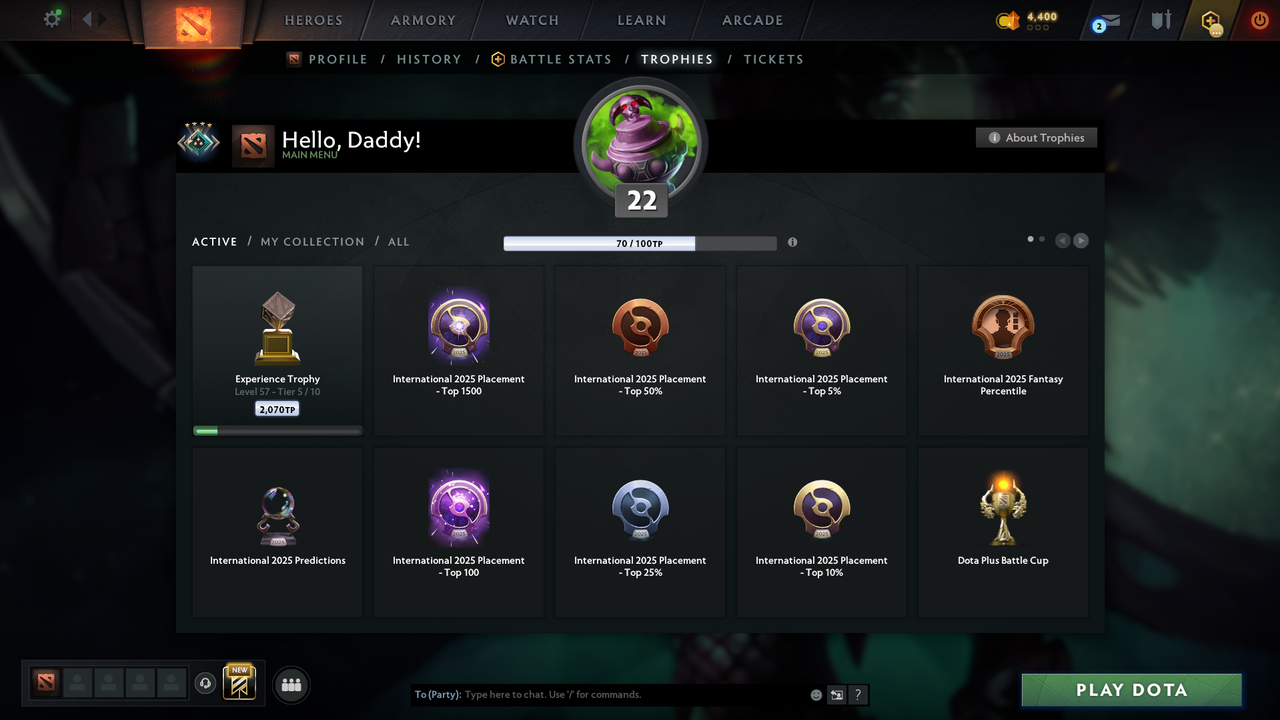Click the 70/100 TP progress bar

tap(640, 243)
